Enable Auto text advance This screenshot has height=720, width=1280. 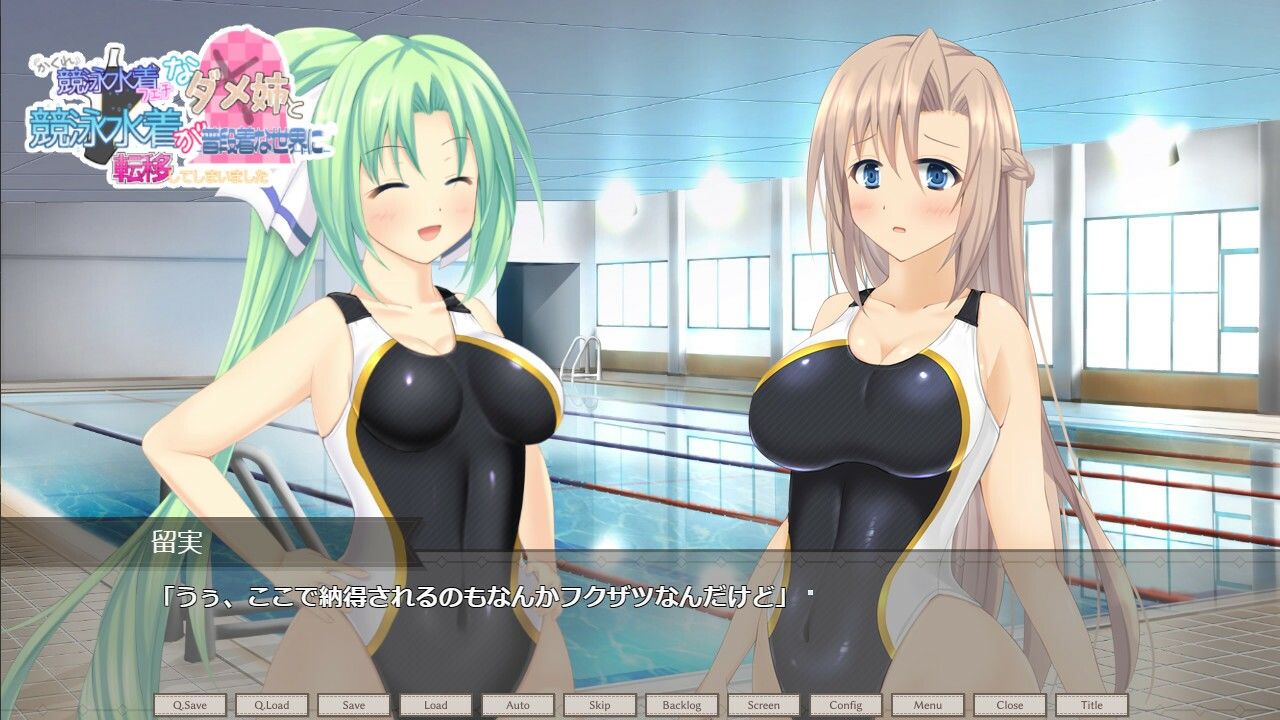pyautogui.click(x=518, y=705)
